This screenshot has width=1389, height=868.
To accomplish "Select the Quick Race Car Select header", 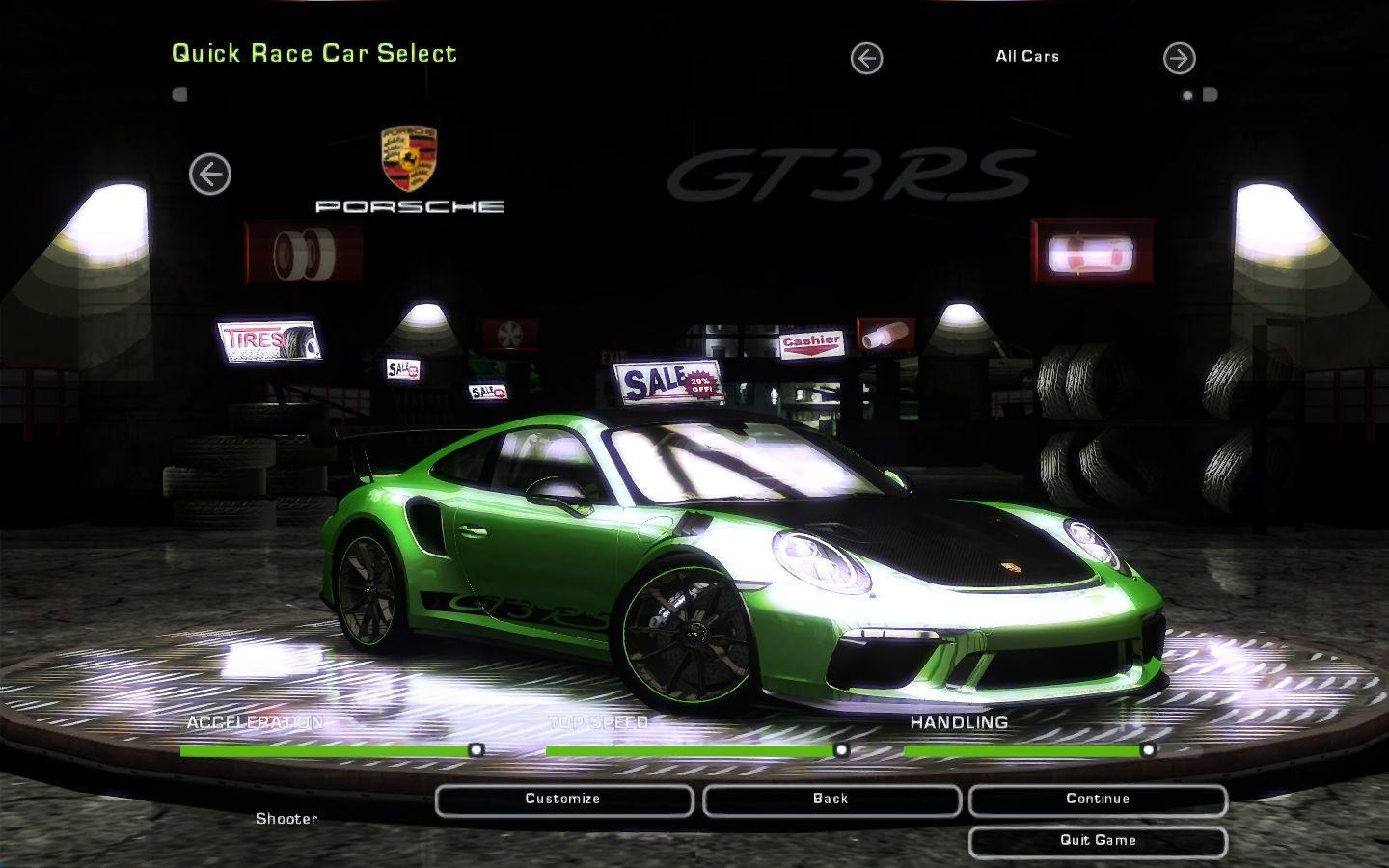I will coord(314,54).
